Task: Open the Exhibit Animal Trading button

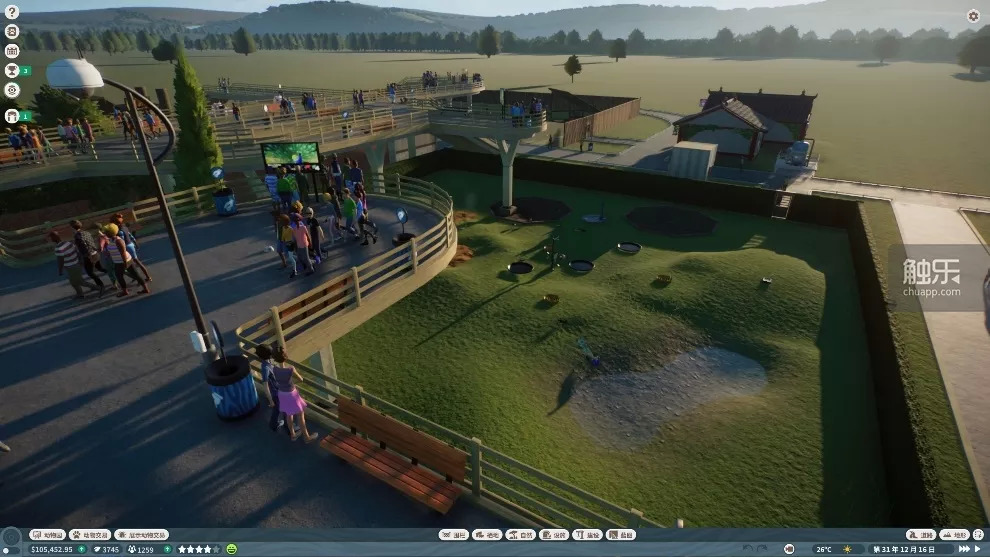Action: coord(141,535)
